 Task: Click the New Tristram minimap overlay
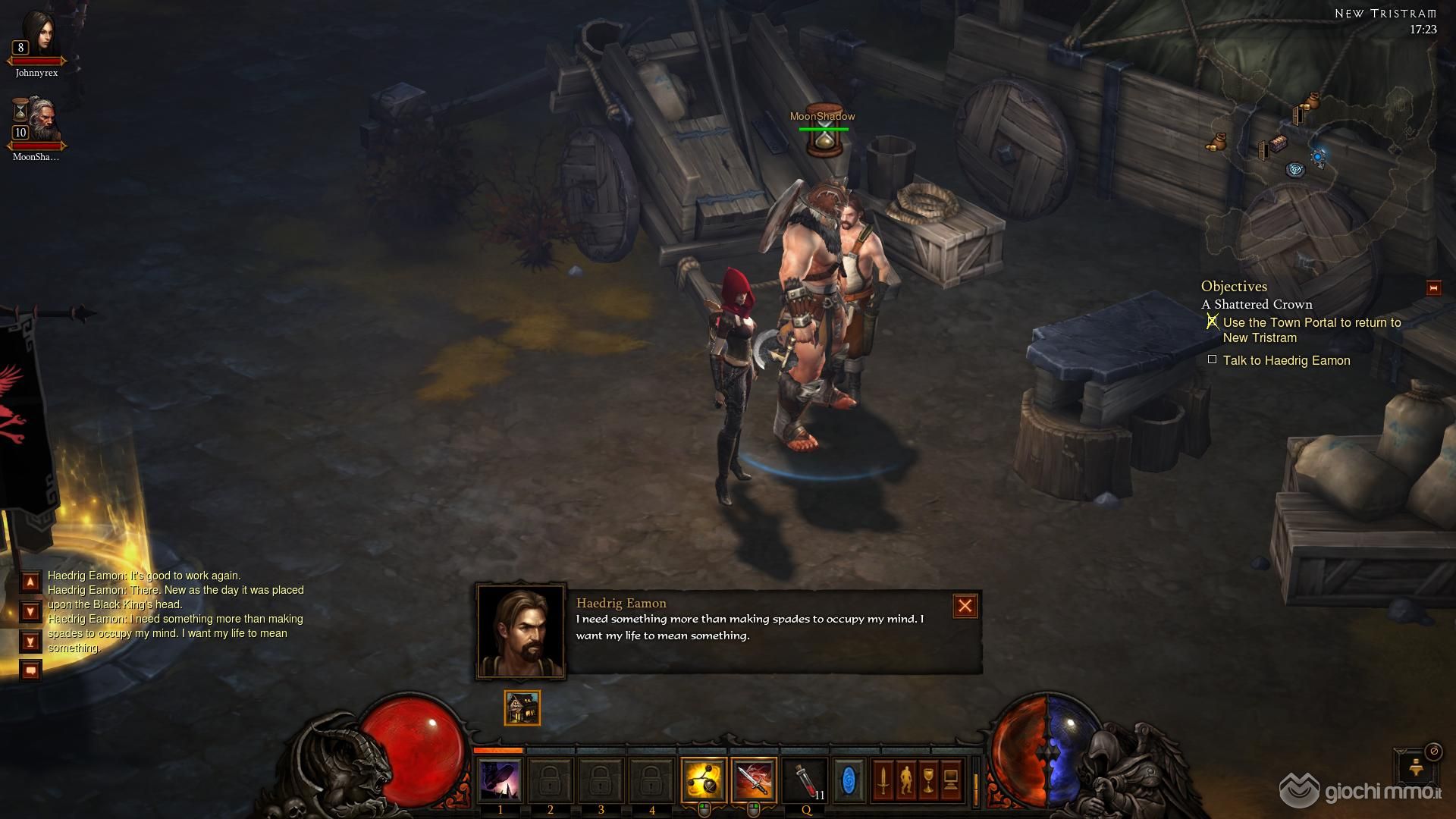[1319, 152]
